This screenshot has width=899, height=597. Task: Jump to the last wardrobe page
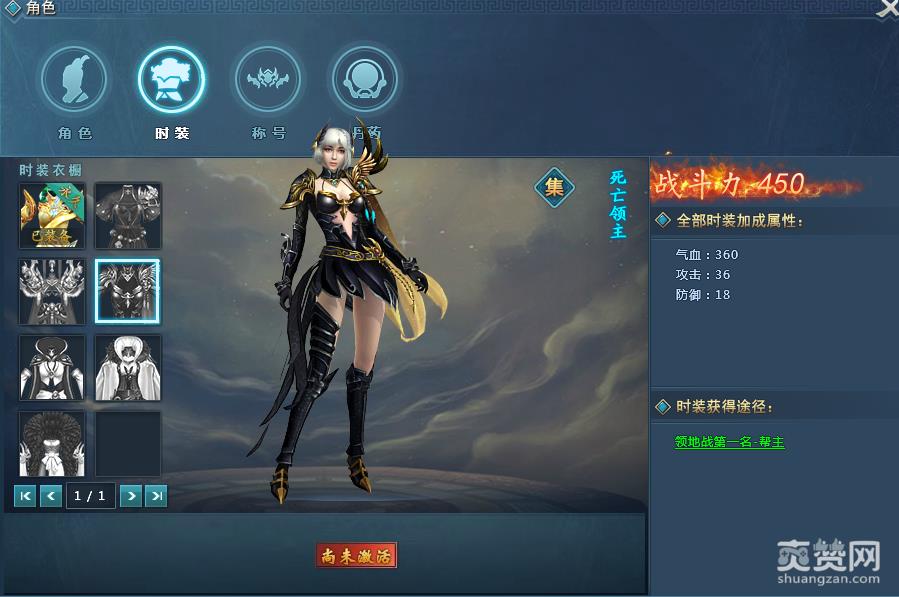click(156, 495)
